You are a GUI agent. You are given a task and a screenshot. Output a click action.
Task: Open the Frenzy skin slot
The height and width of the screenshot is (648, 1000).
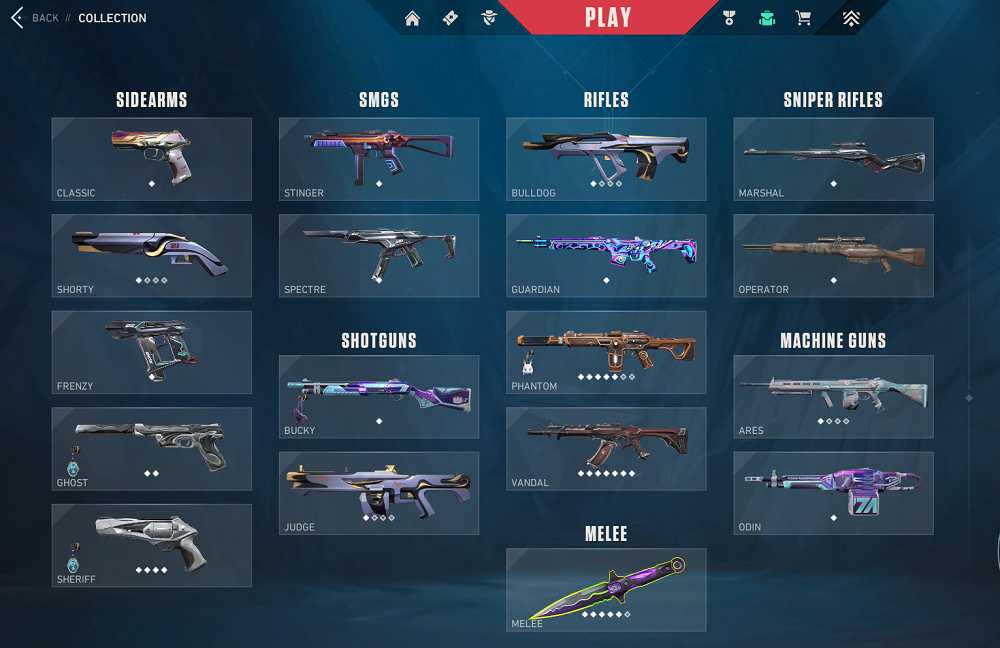coord(152,352)
